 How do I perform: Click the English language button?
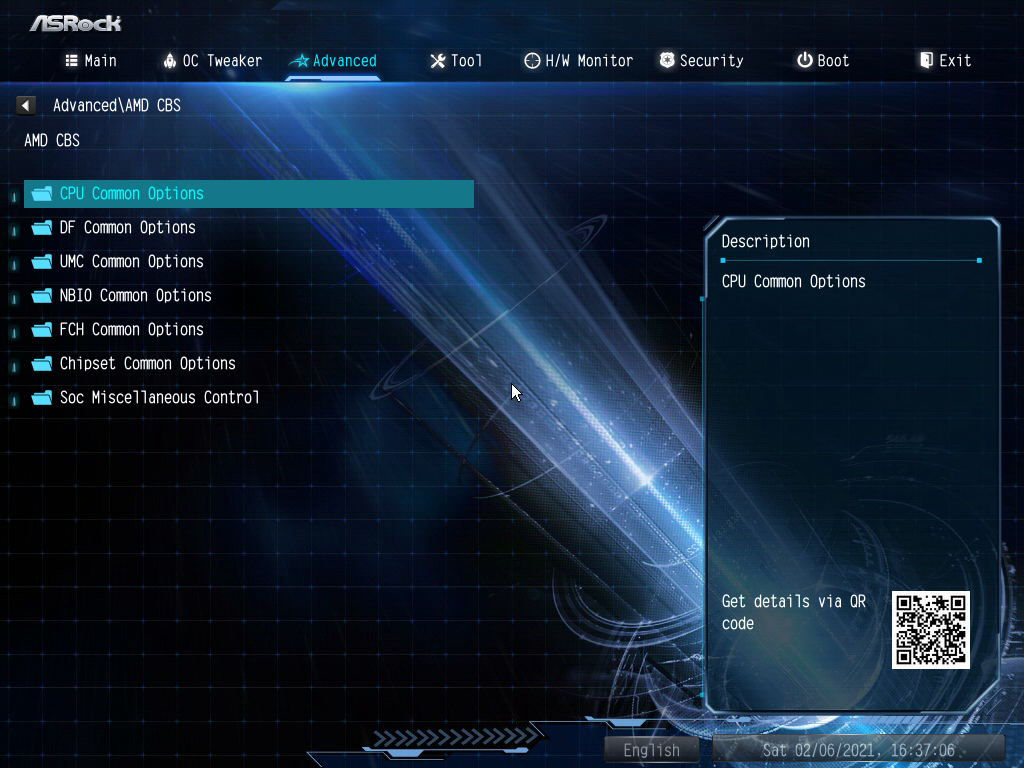pyautogui.click(x=651, y=750)
